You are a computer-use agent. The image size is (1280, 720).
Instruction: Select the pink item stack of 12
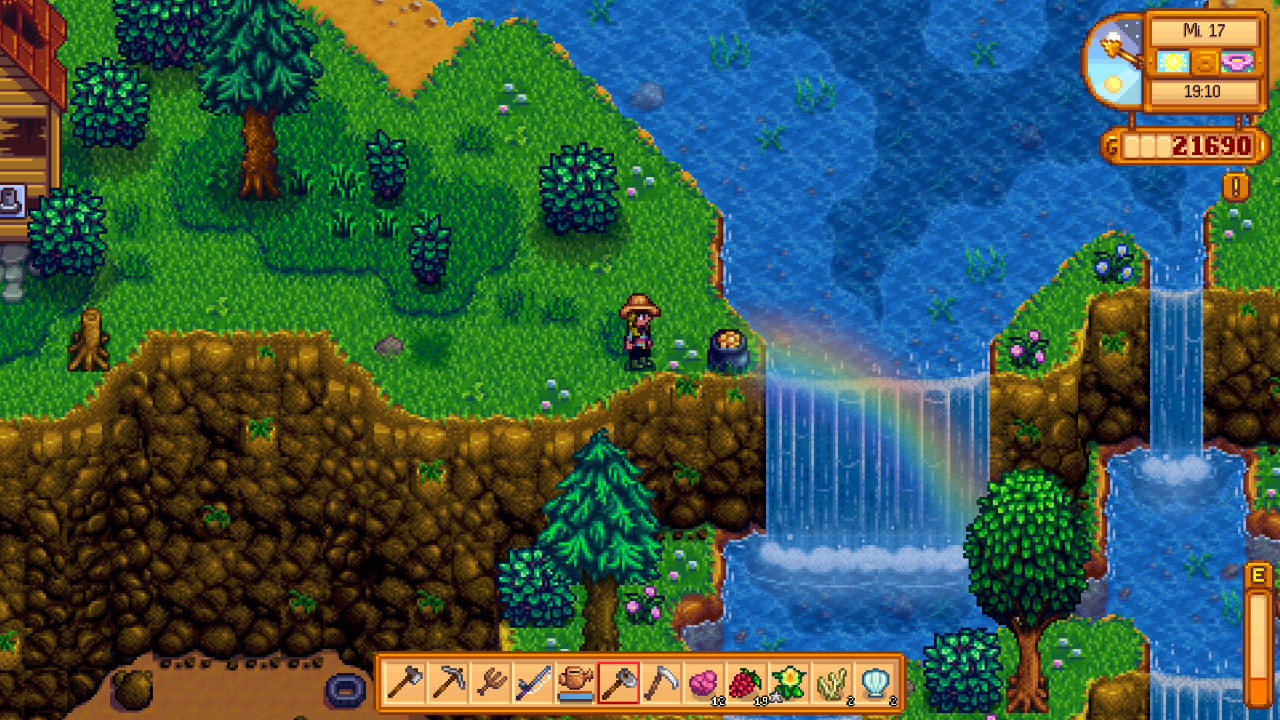[704, 683]
